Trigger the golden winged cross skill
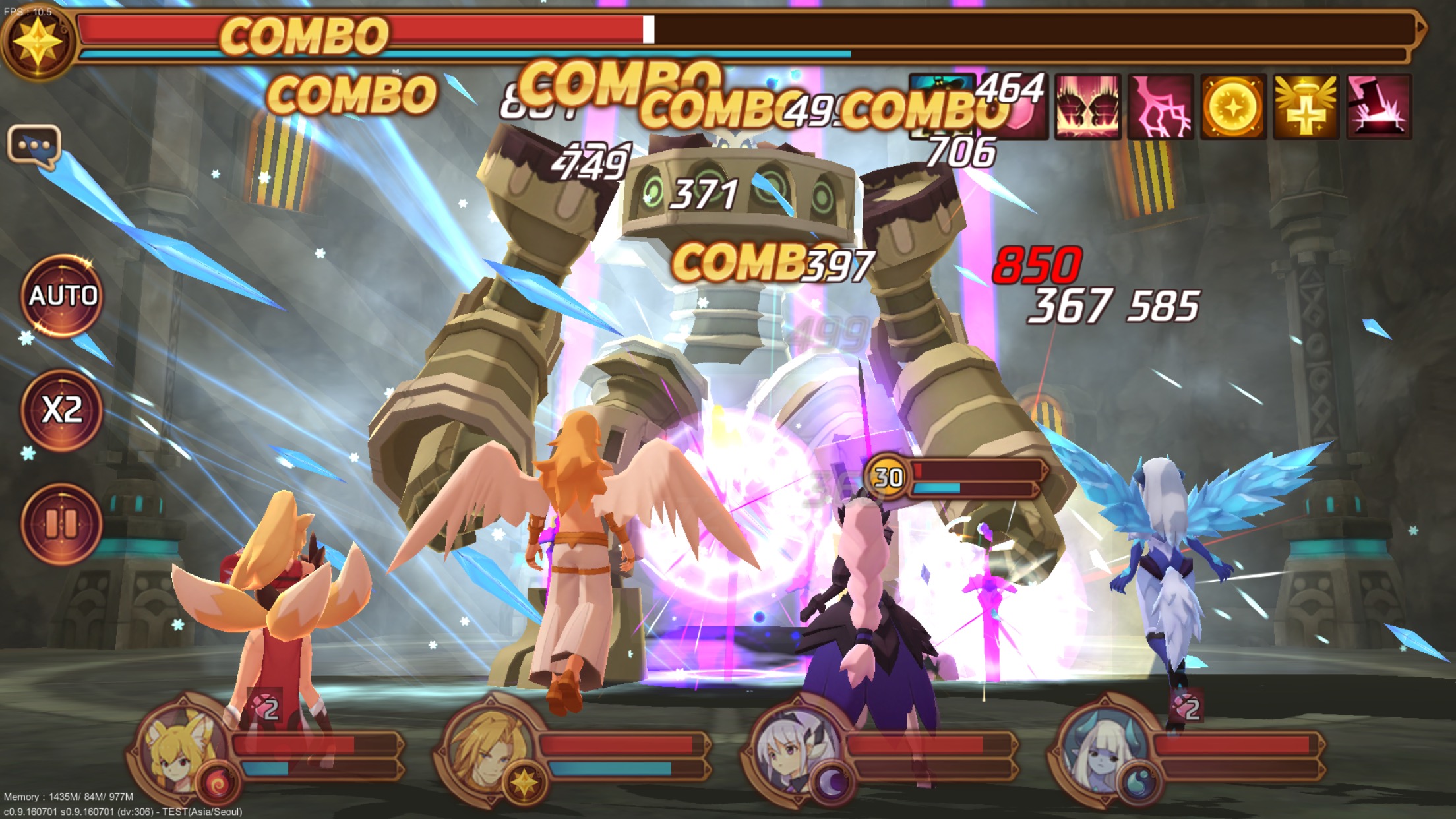 tap(1306, 107)
